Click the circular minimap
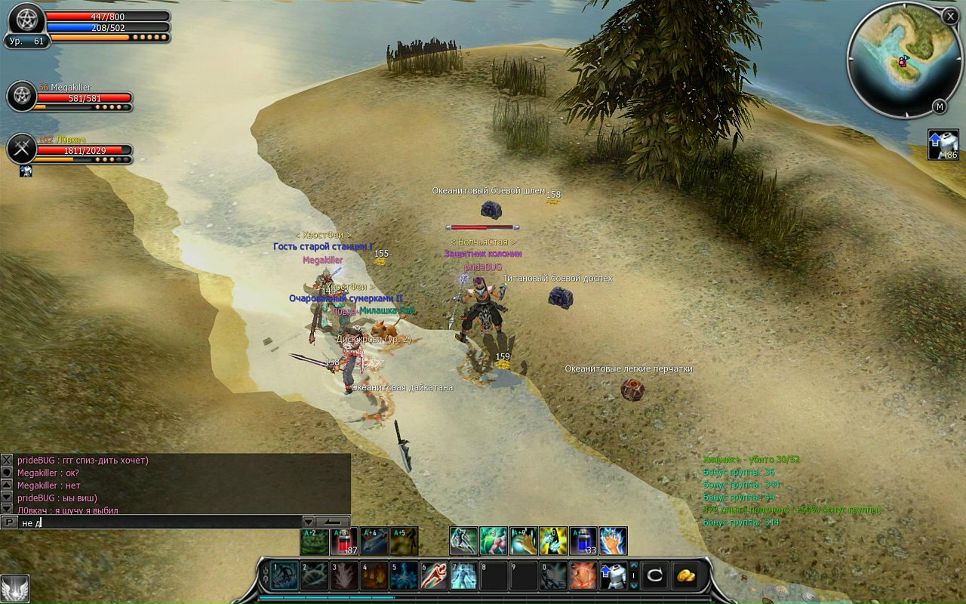Image resolution: width=966 pixels, height=604 pixels. click(x=900, y=58)
